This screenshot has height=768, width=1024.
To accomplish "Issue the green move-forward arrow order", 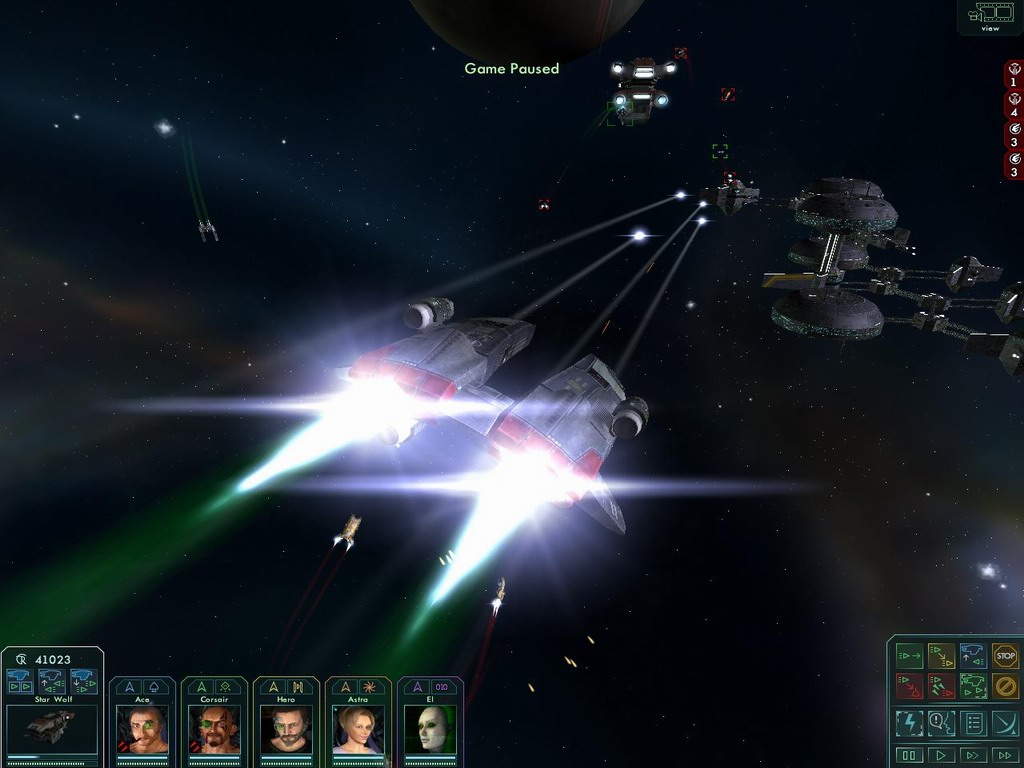I will coord(909,656).
